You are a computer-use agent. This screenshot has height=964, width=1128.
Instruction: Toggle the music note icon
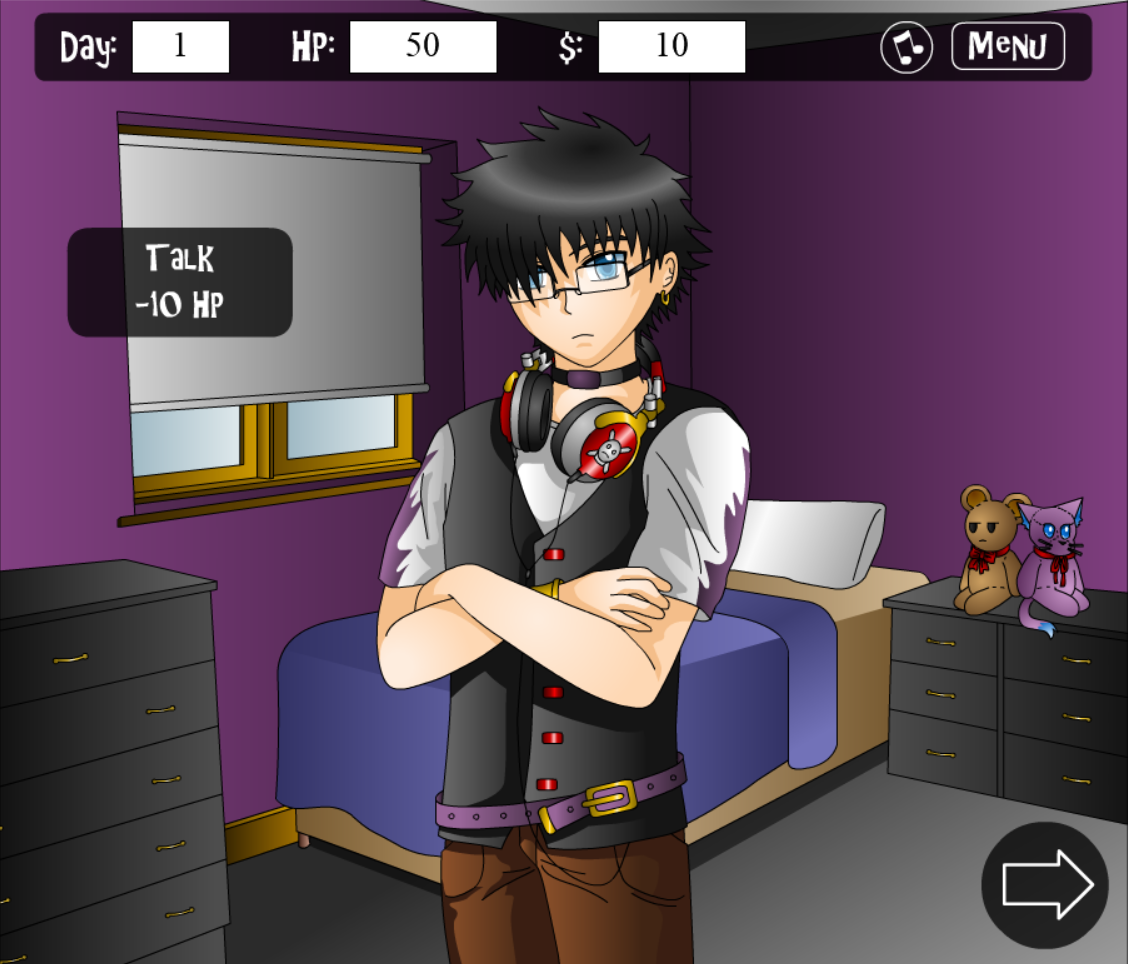tap(906, 47)
